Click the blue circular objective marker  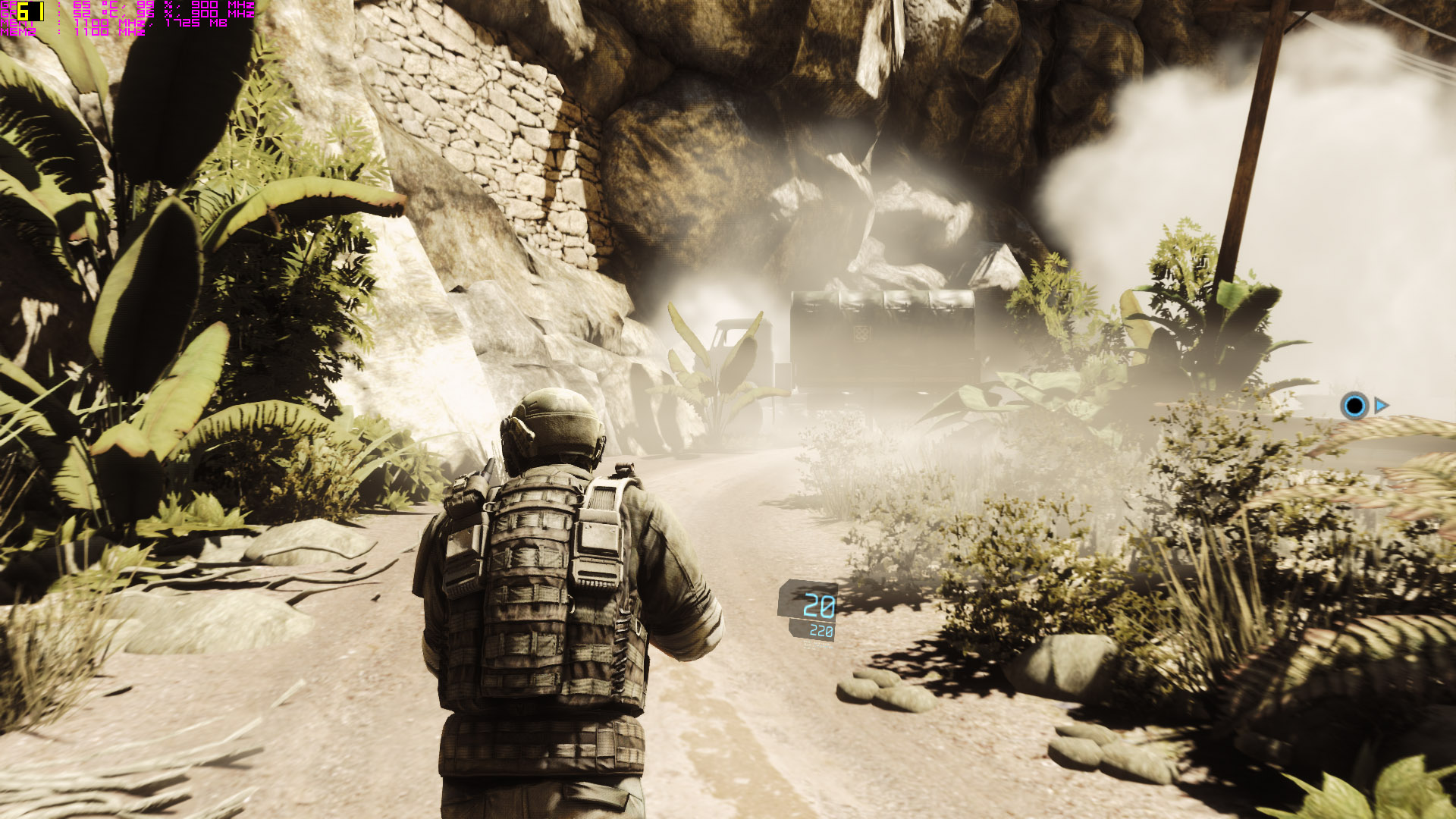coord(1354,406)
